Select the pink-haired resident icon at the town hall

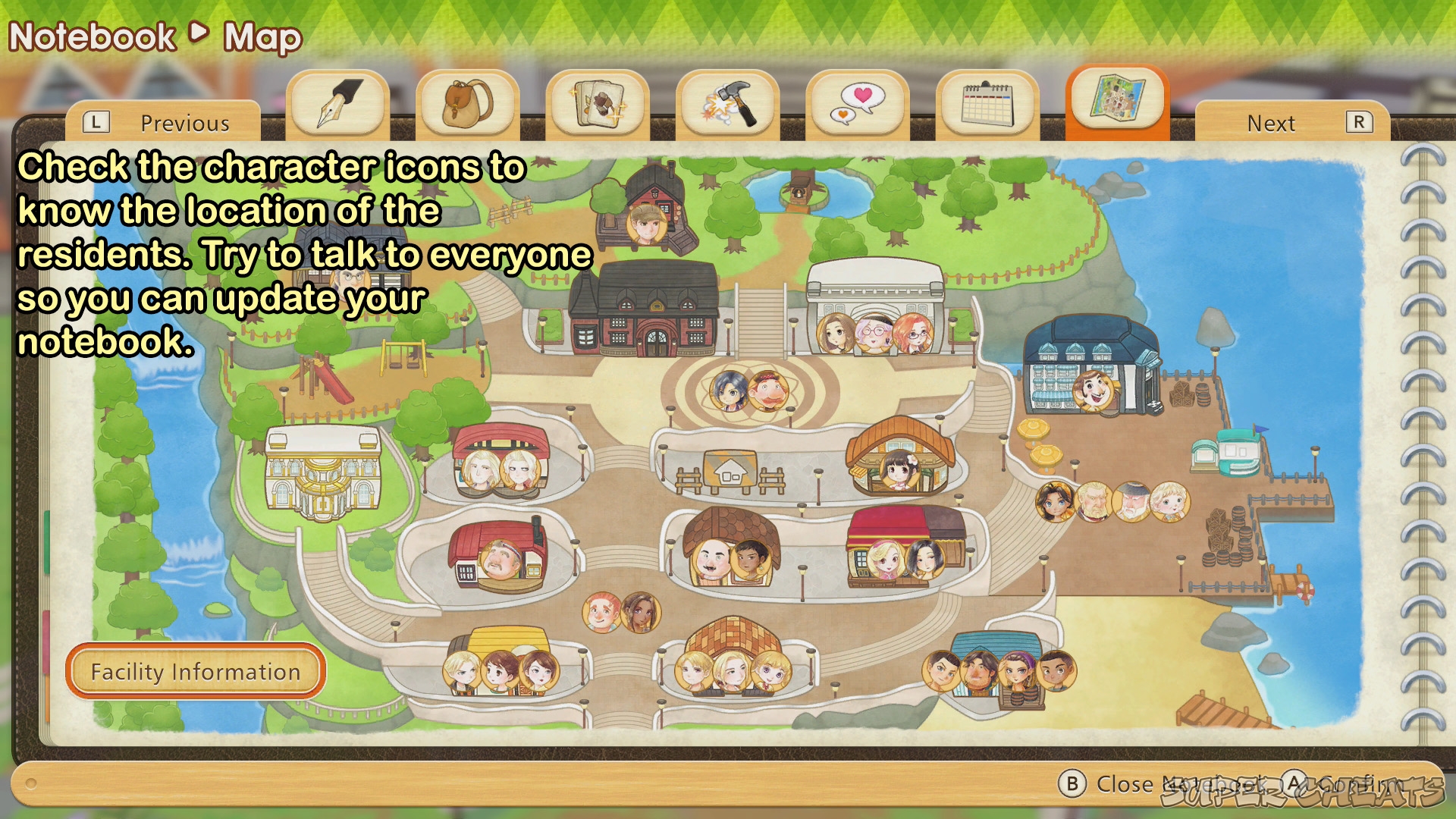[x=874, y=333]
